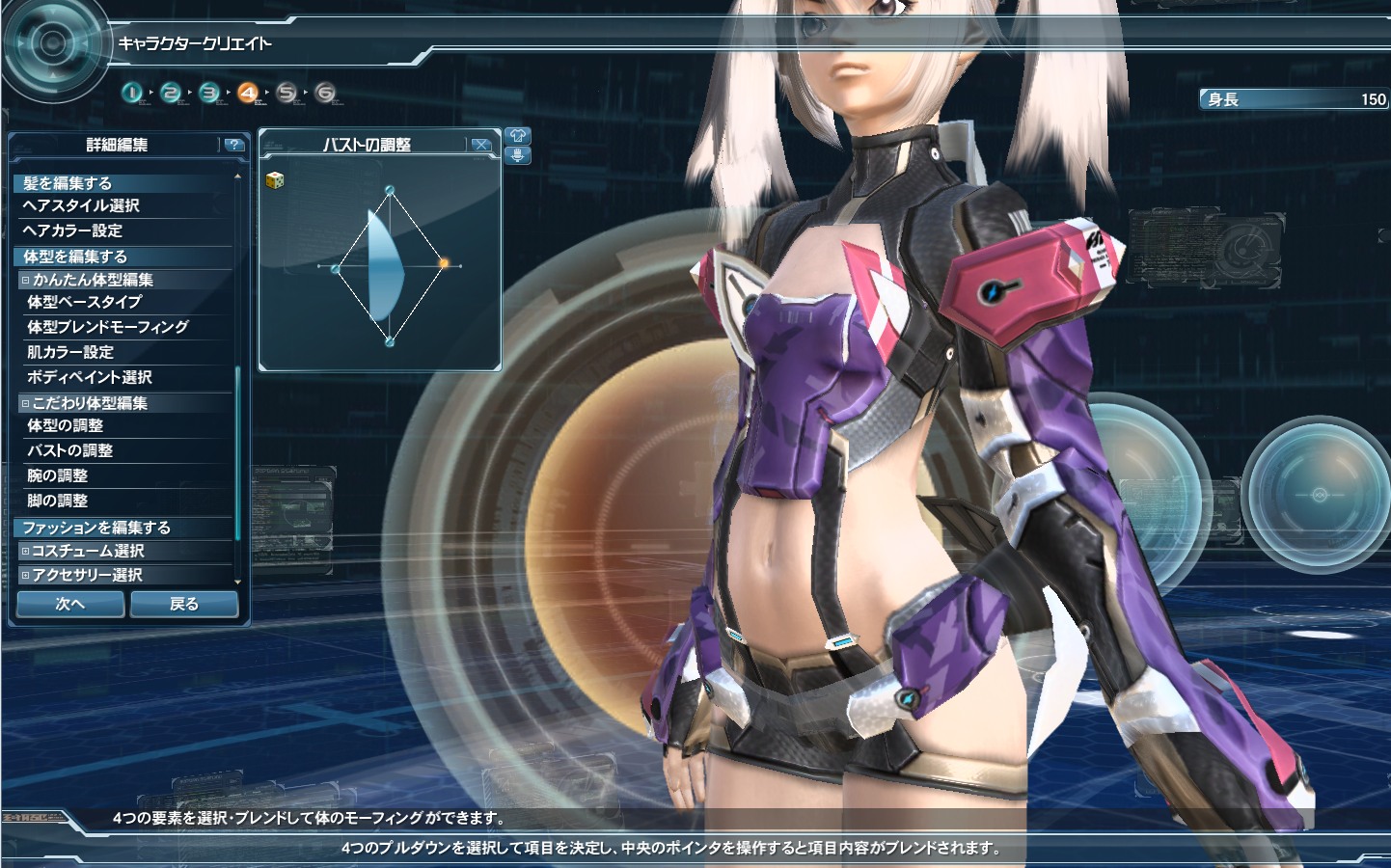Viewport: 1391px width, 868px height.
Task: Randomize values with the dice icon
Action: coord(275,179)
